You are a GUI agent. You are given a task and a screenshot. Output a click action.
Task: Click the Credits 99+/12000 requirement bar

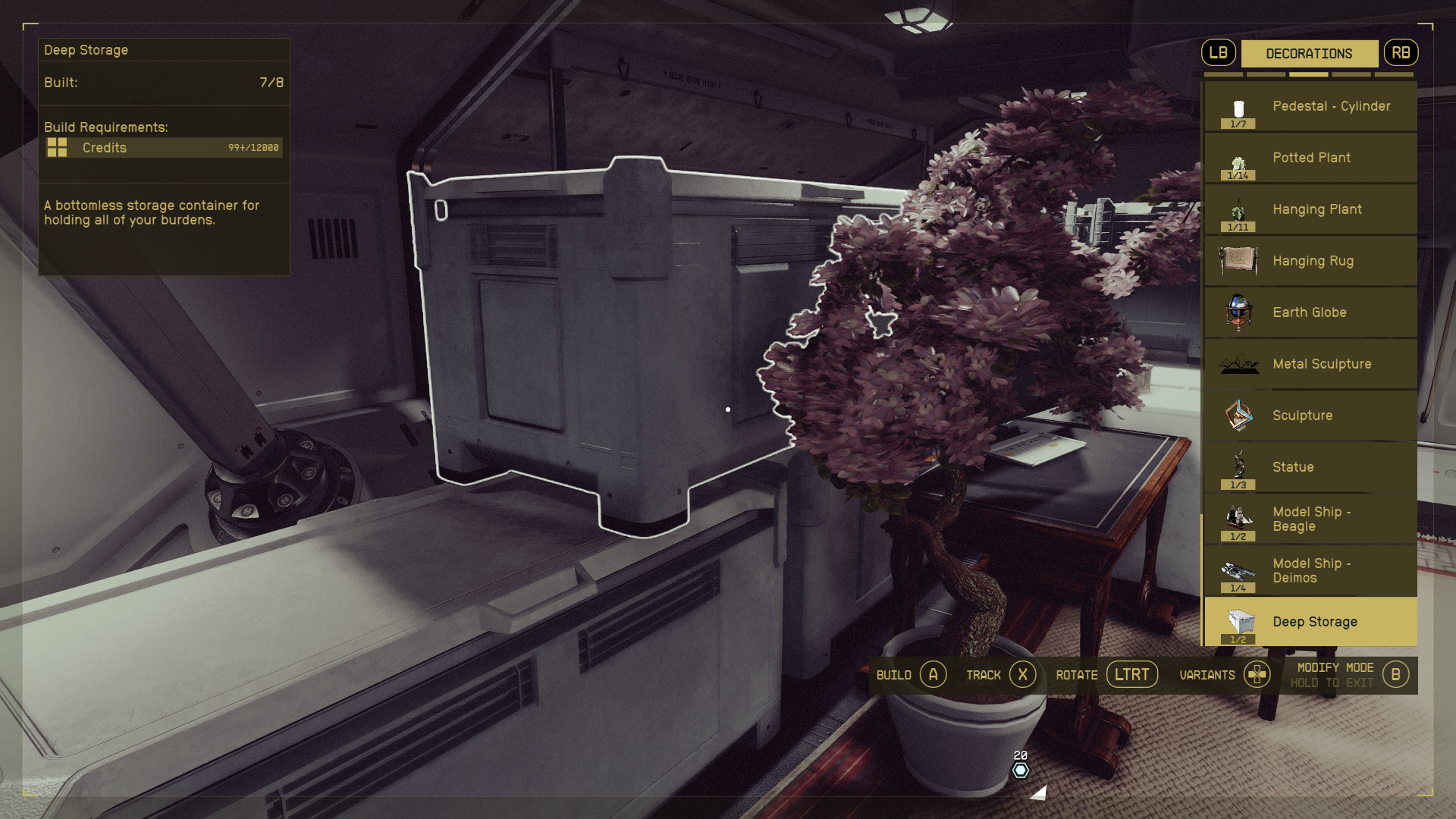tap(163, 148)
